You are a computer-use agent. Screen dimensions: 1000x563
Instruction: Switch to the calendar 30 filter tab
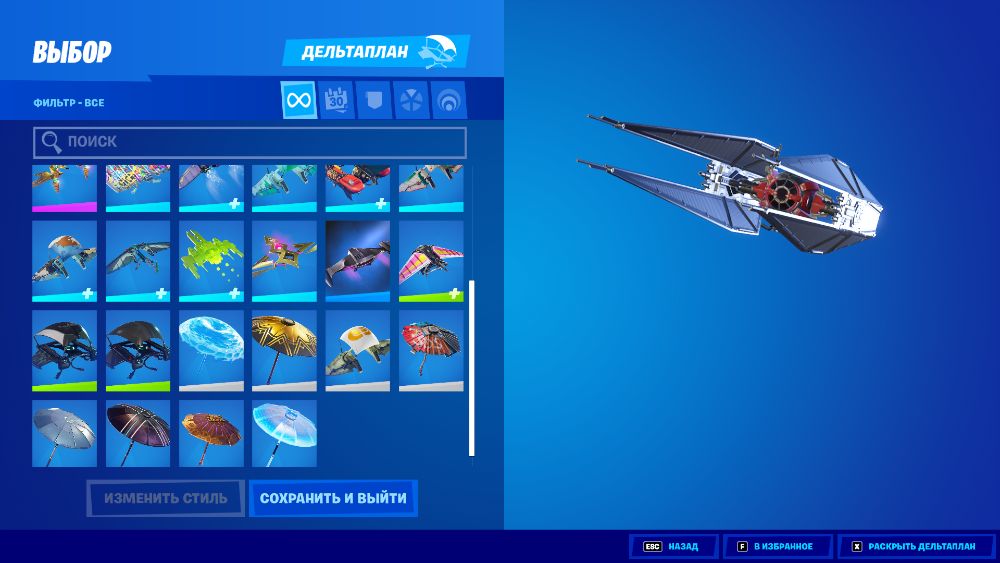(336, 100)
